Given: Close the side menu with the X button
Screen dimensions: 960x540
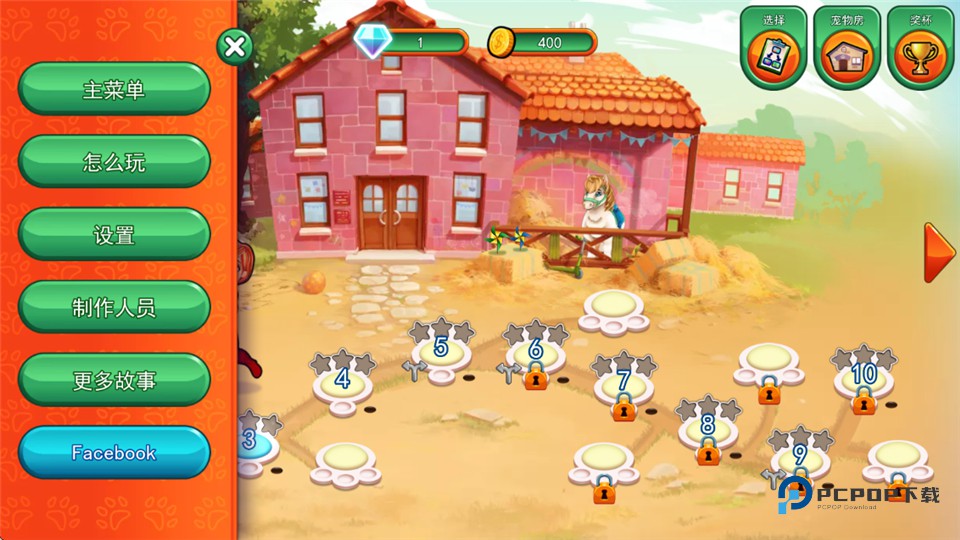Looking at the screenshot, I should pos(234,46).
